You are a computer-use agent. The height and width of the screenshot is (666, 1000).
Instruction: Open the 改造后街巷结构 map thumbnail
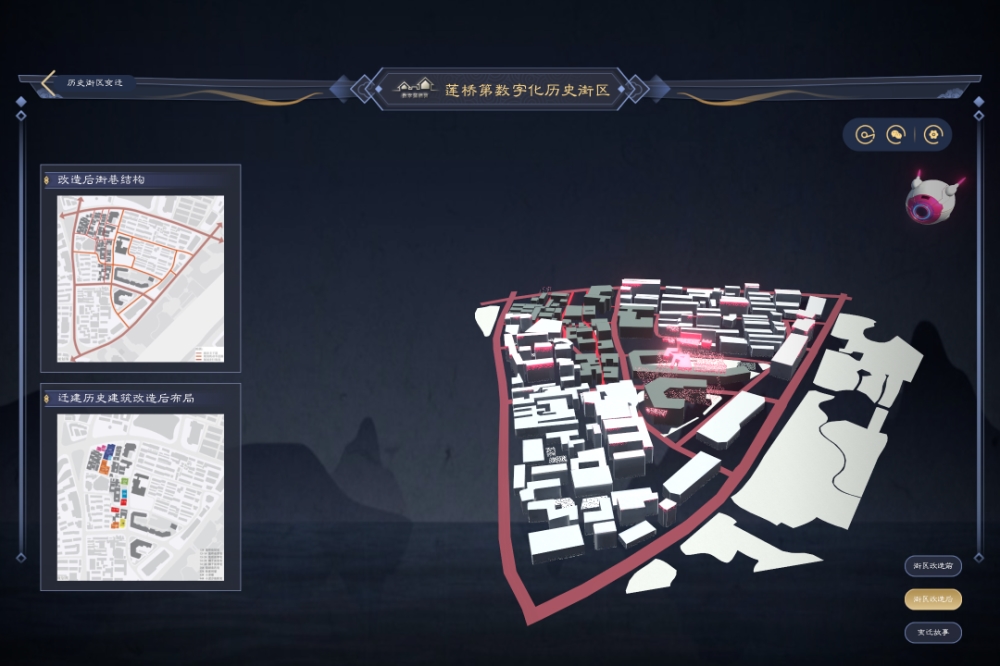pos(140,278)
